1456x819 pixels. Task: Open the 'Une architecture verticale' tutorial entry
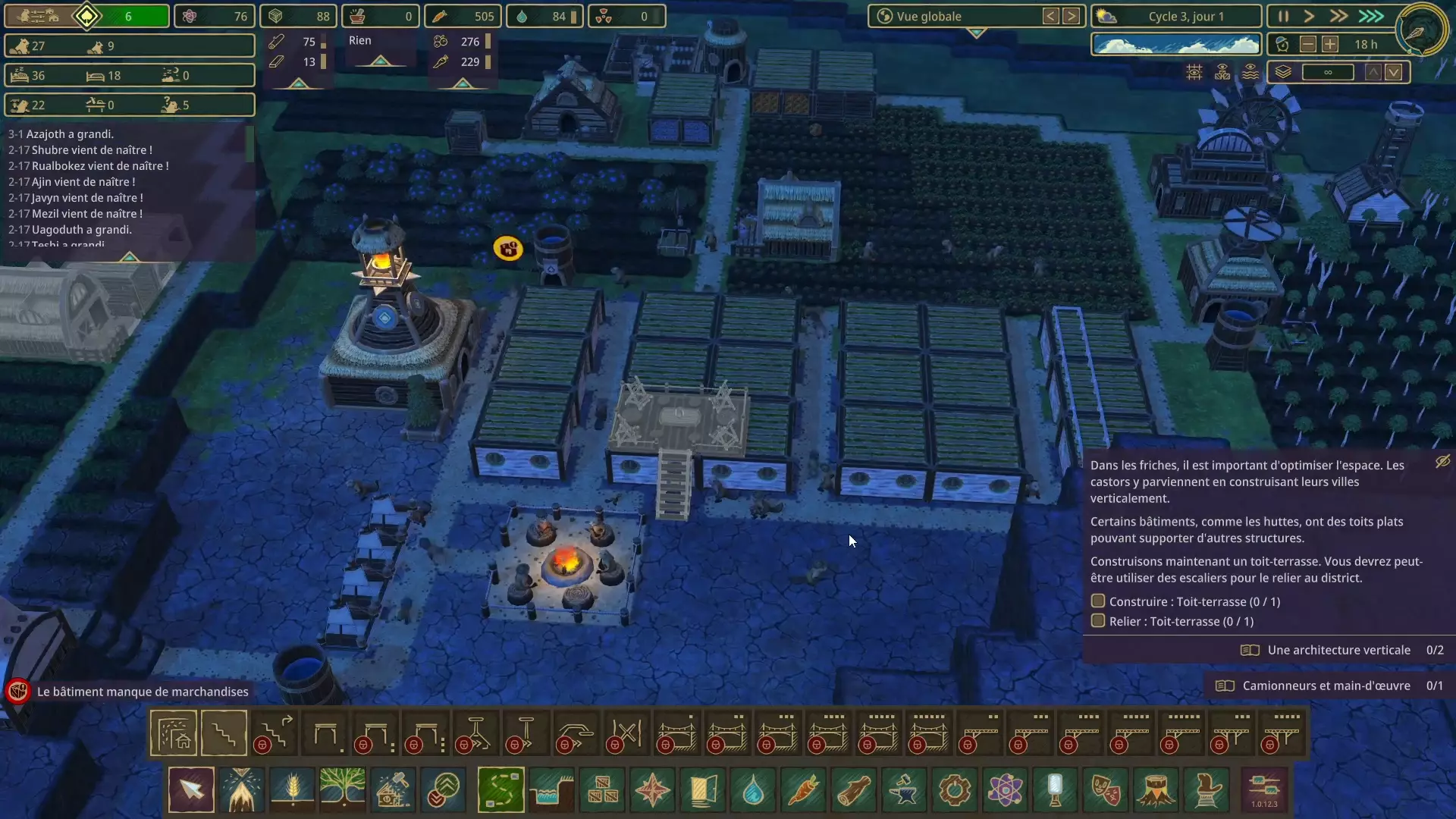point(1338,650)
